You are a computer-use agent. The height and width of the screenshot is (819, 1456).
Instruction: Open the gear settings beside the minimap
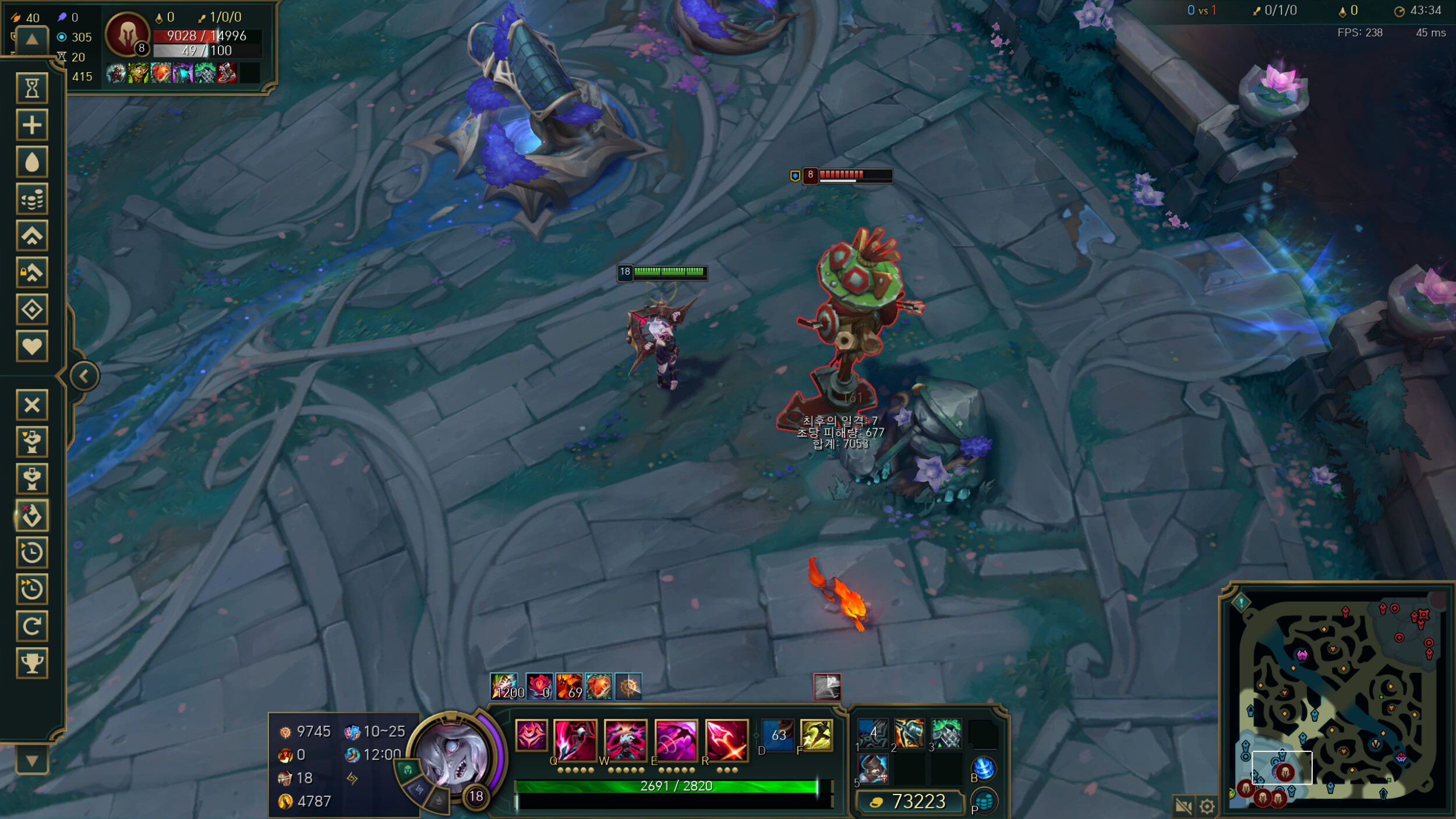[1207, 806]
